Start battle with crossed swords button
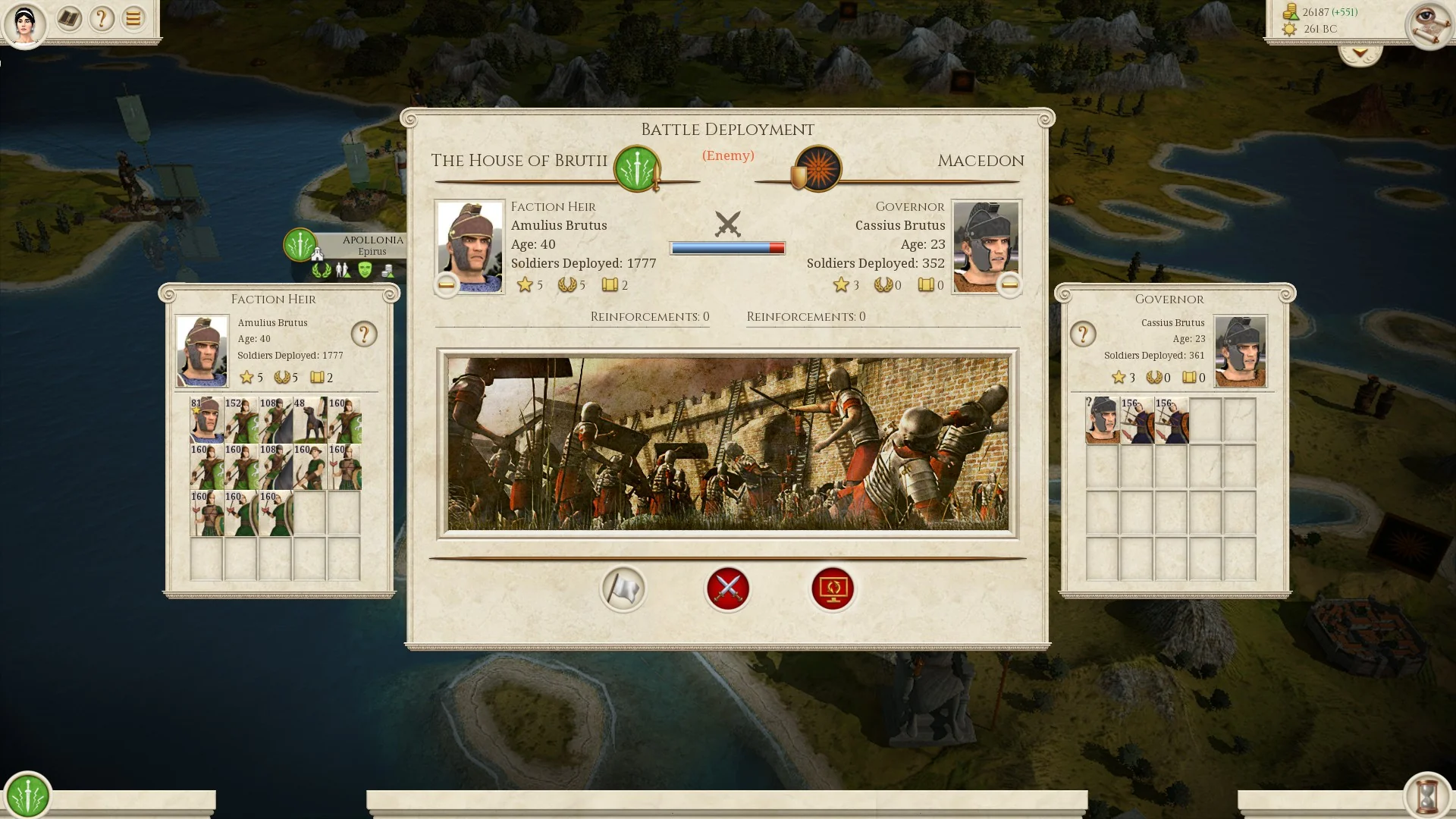 point(727,588)
